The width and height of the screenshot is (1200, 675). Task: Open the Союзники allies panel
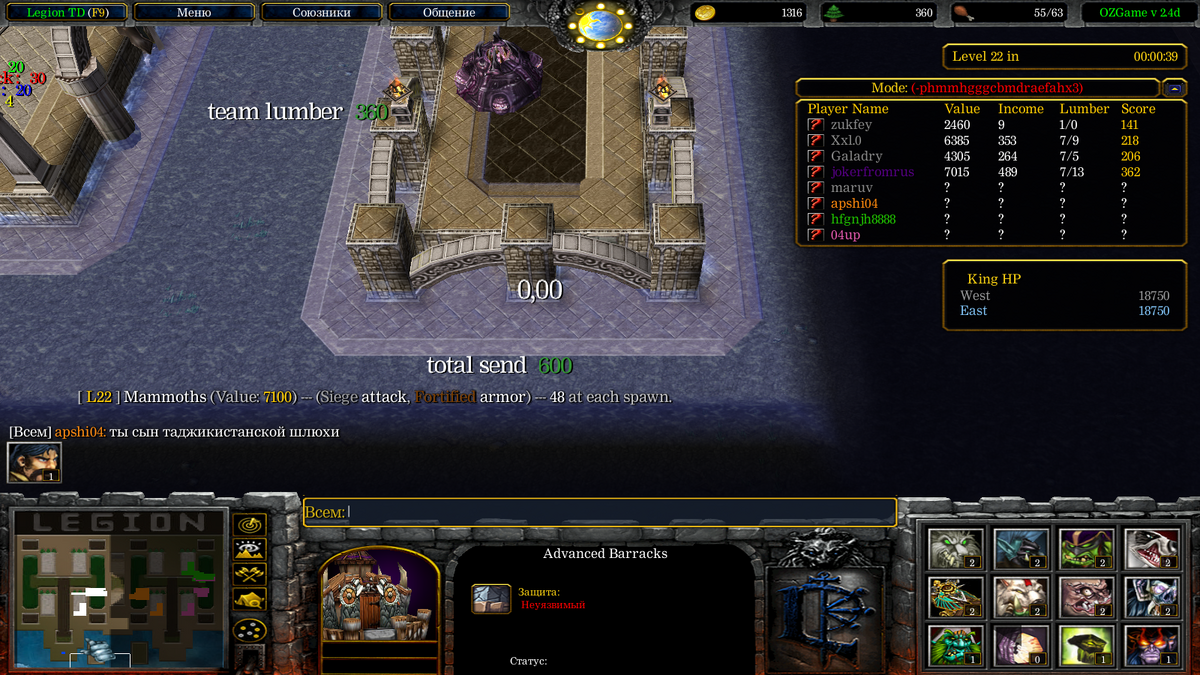(x=321, y=13)
